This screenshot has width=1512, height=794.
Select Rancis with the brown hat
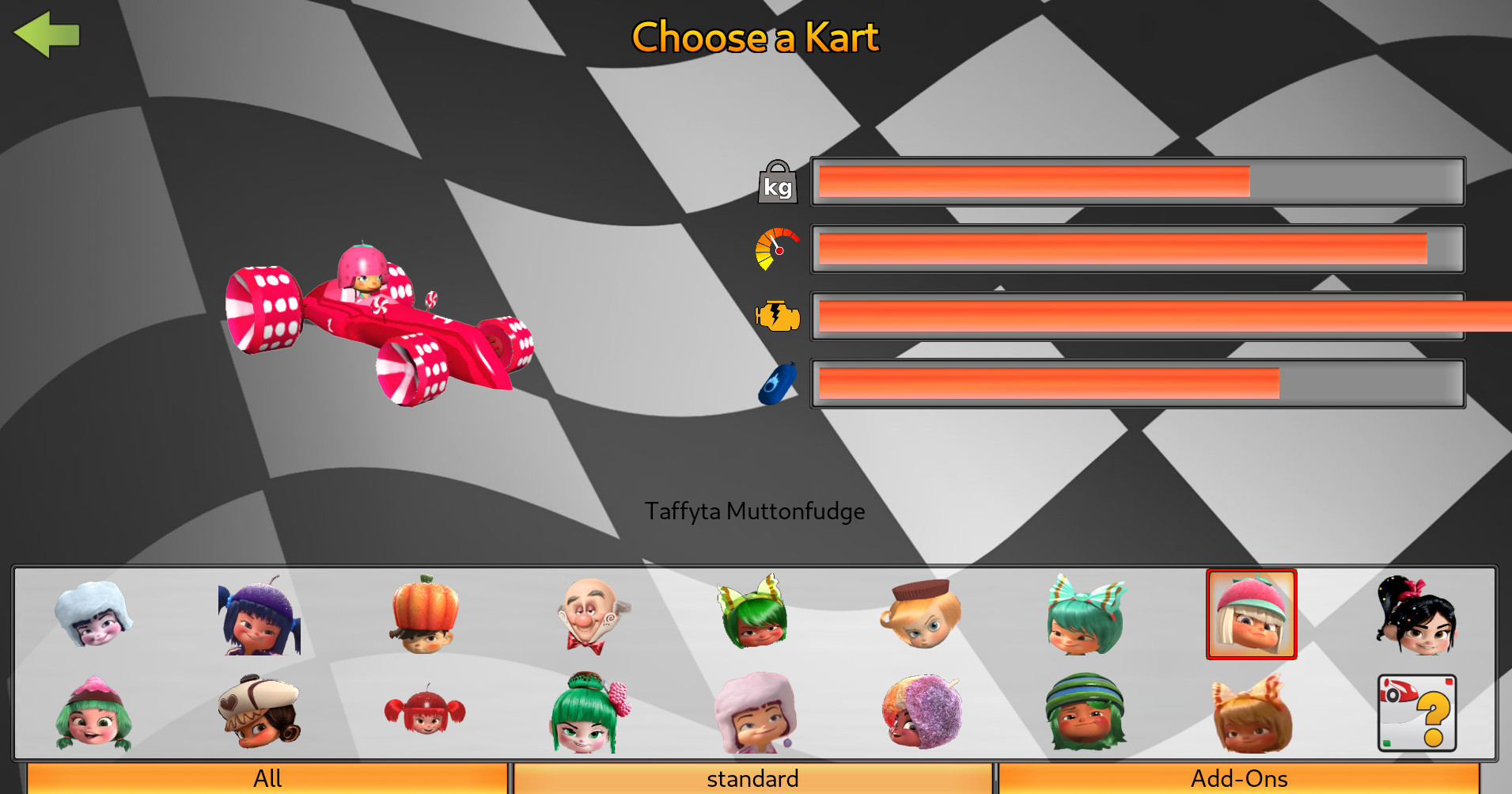tap(922, 614)
